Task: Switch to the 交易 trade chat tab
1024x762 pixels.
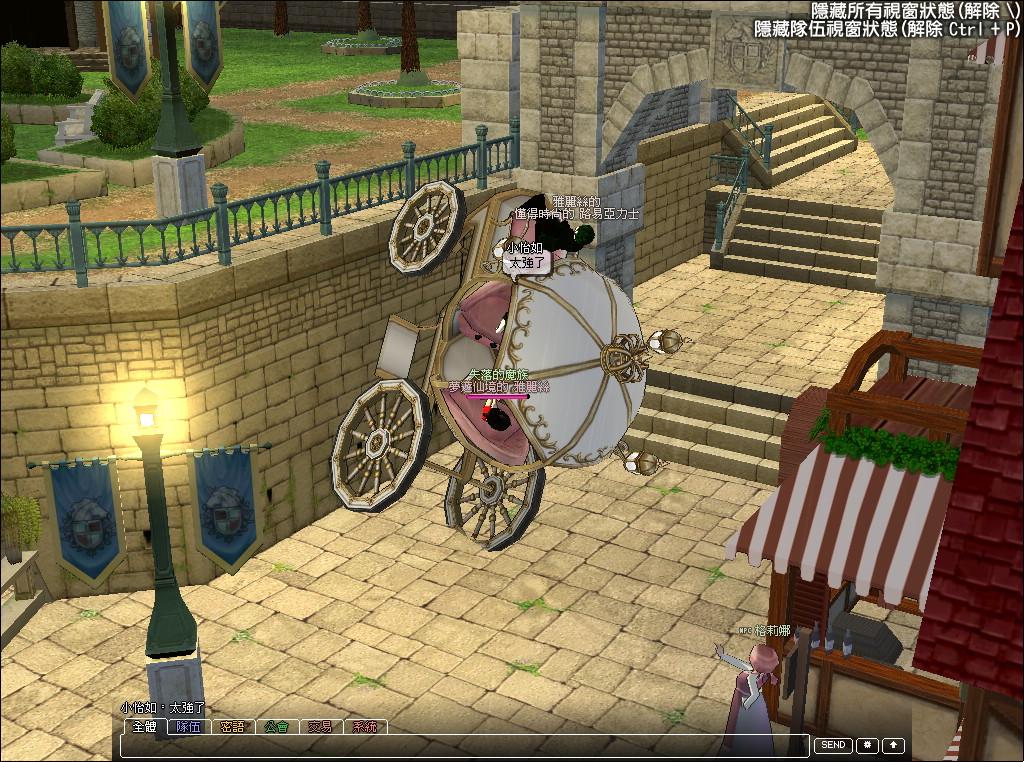Action: click(321, 727)
